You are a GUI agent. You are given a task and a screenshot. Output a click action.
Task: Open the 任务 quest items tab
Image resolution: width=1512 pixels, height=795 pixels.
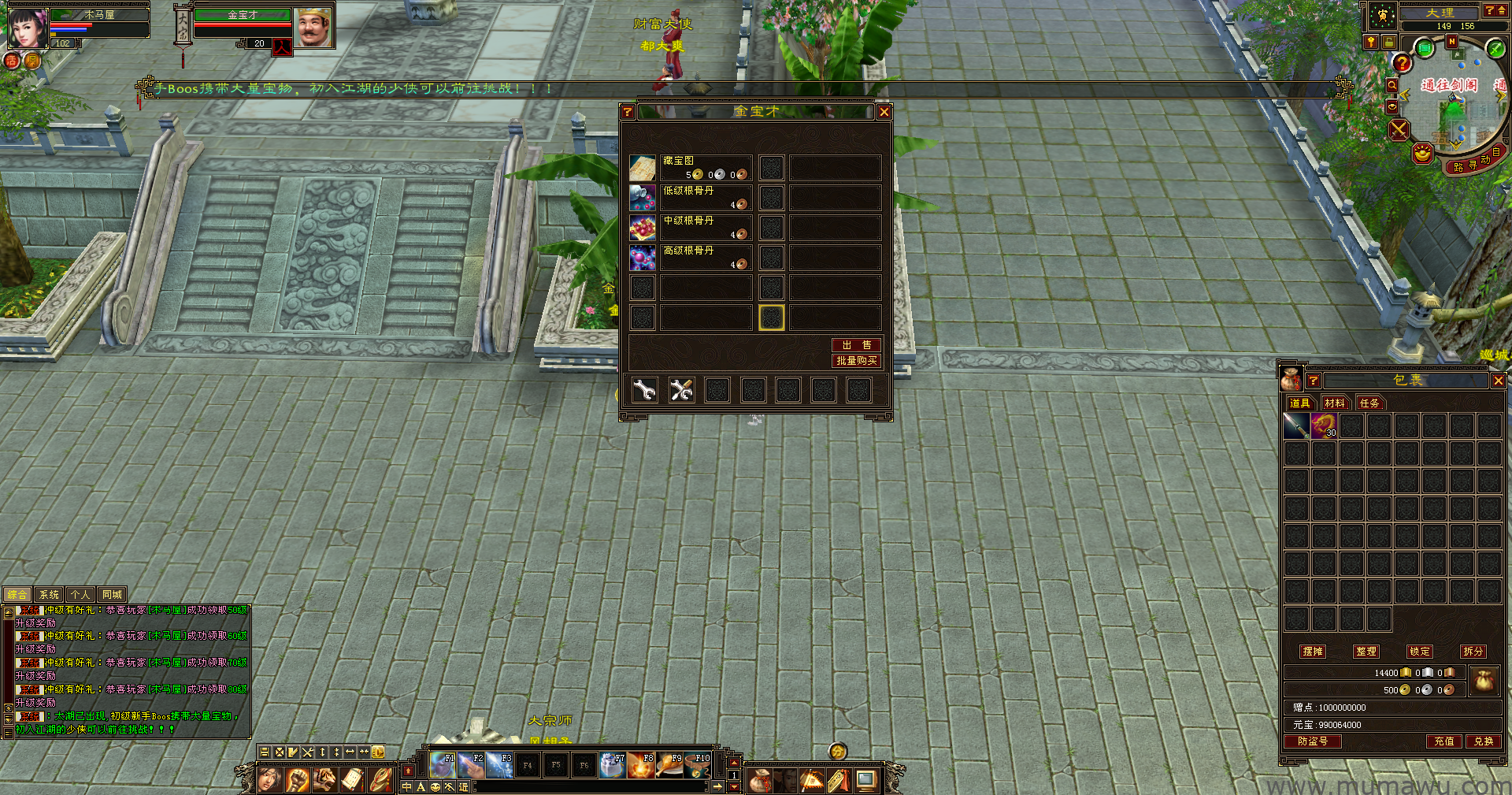coord(1369,403)
